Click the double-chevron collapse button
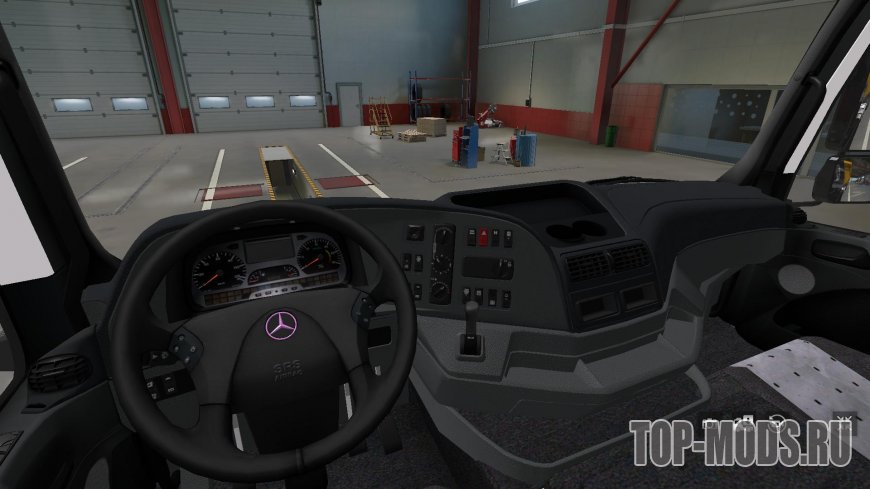 point(844,419)
